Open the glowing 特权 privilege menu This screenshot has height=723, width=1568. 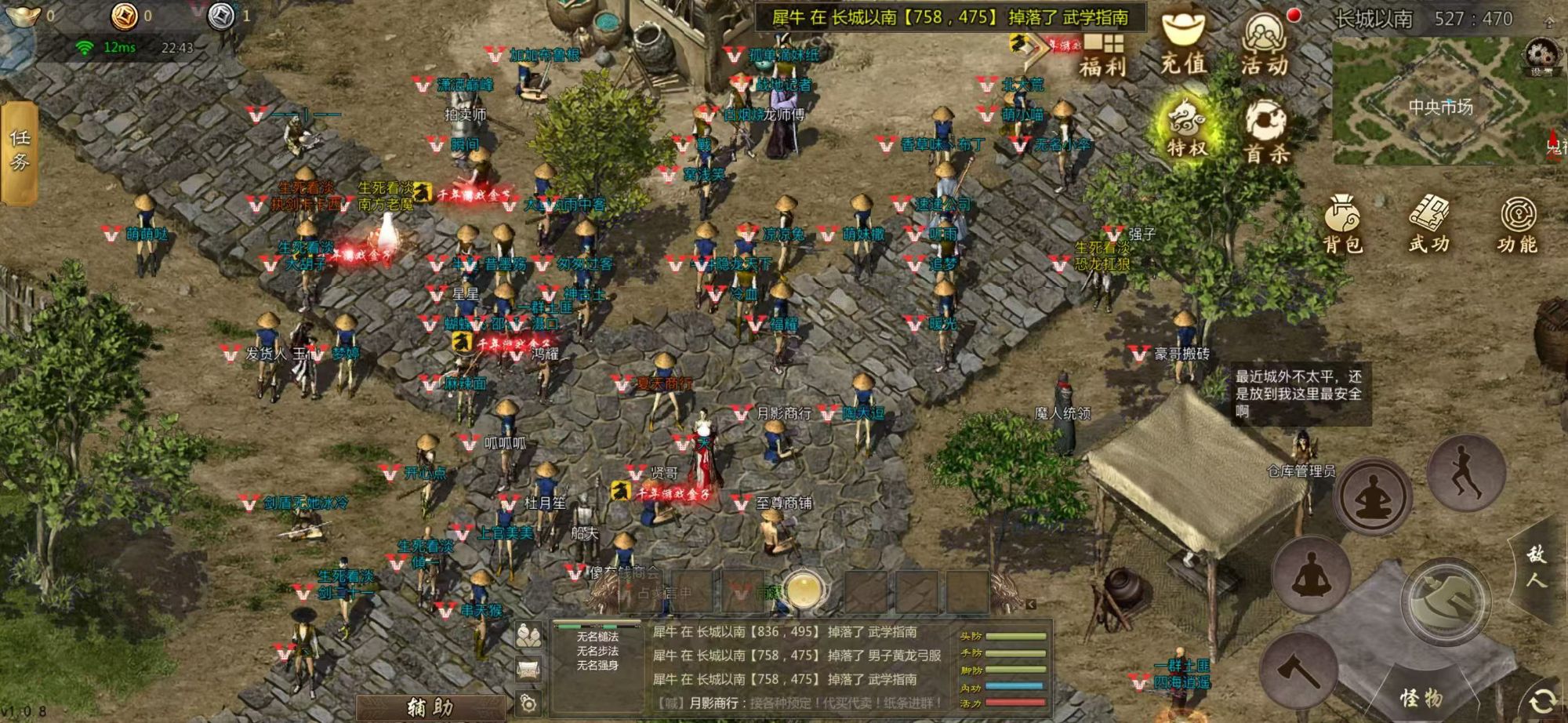pyautogui.click(x=1185, y=125)
